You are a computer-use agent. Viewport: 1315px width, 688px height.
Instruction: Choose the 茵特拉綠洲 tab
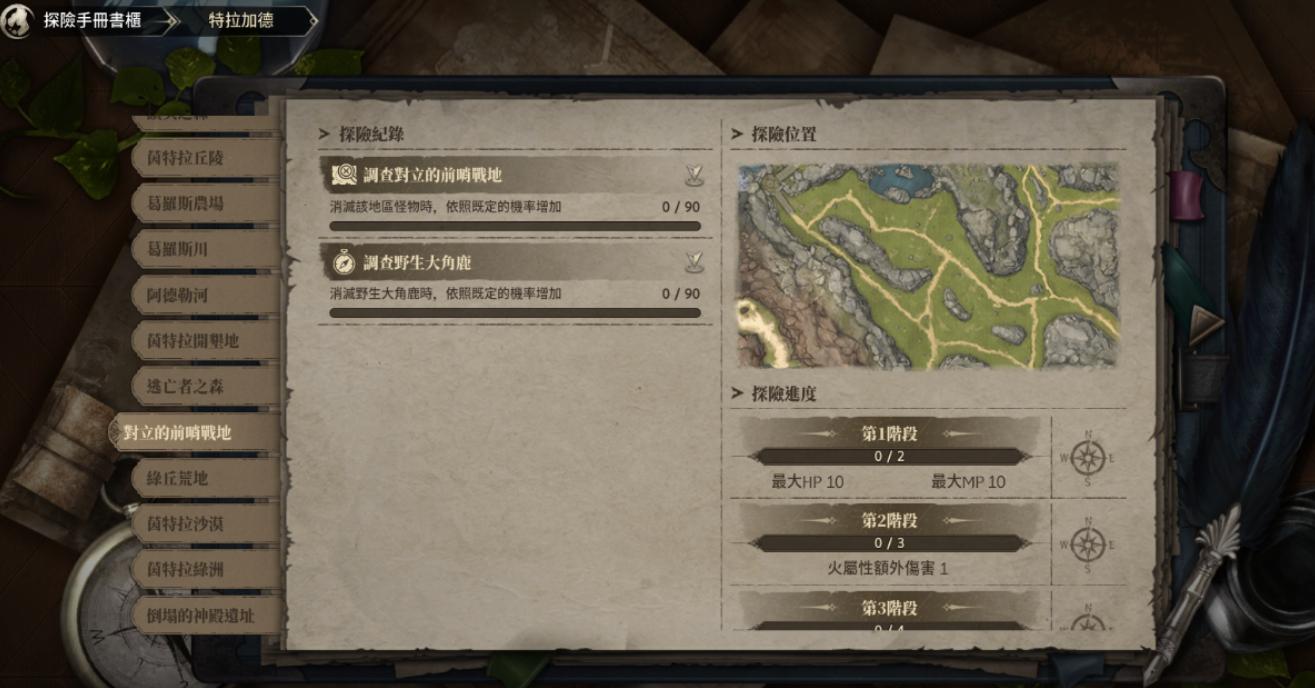186,570
